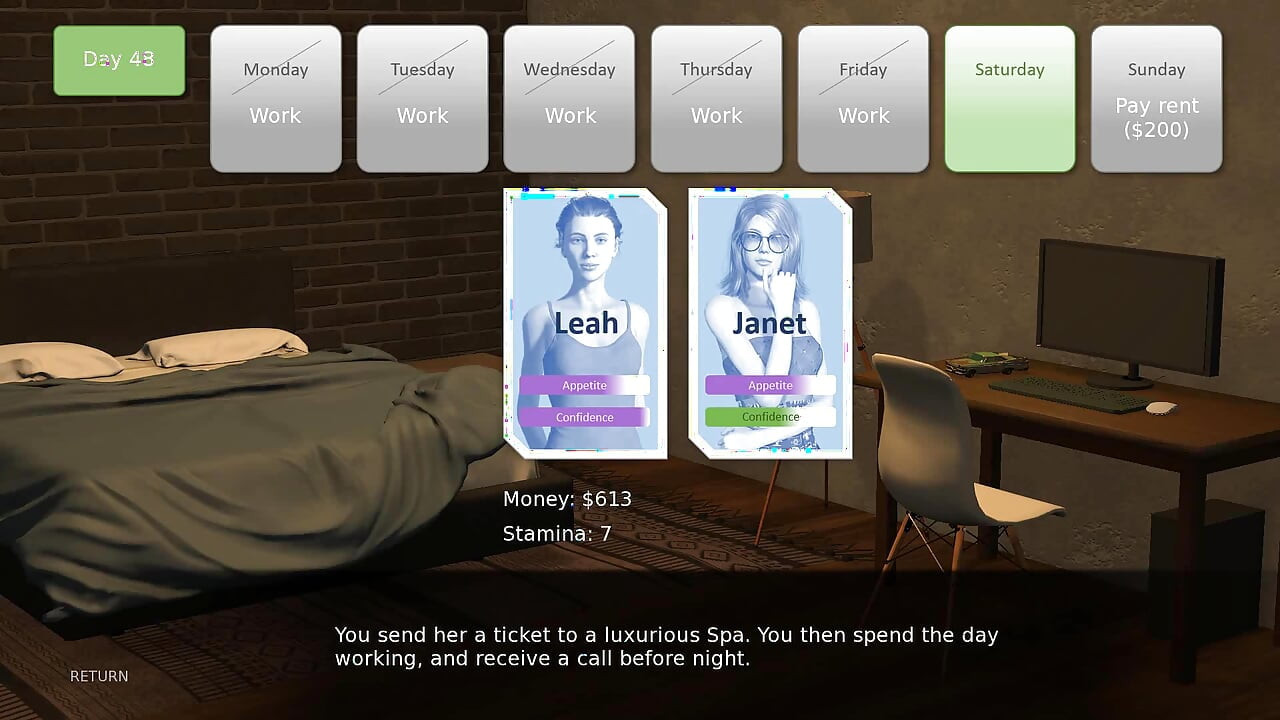Click the RETURN button
The height and width of the screenshot is (720, 1280).
pos(99,676)
